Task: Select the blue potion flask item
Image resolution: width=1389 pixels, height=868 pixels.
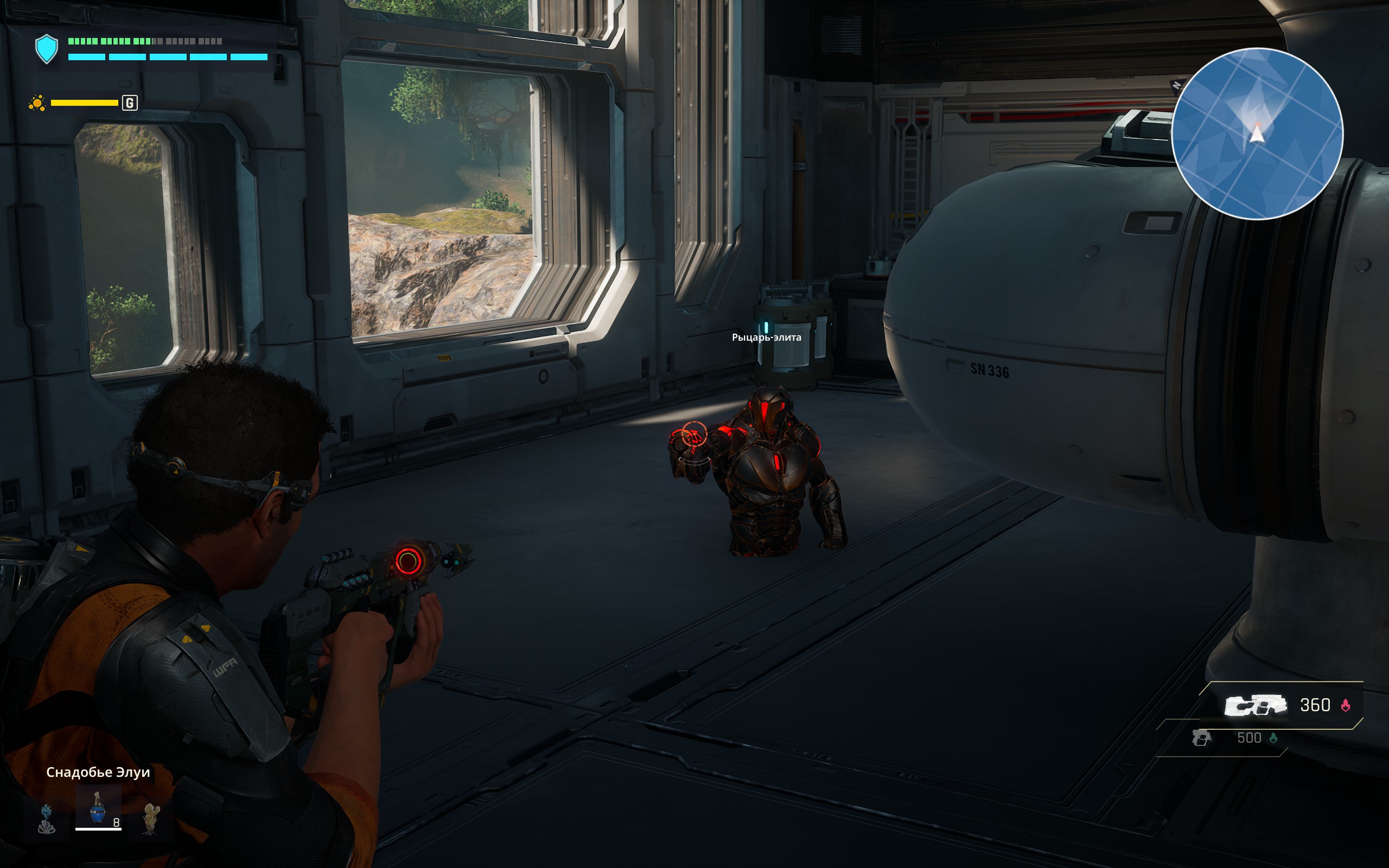Action: (98, 808)
